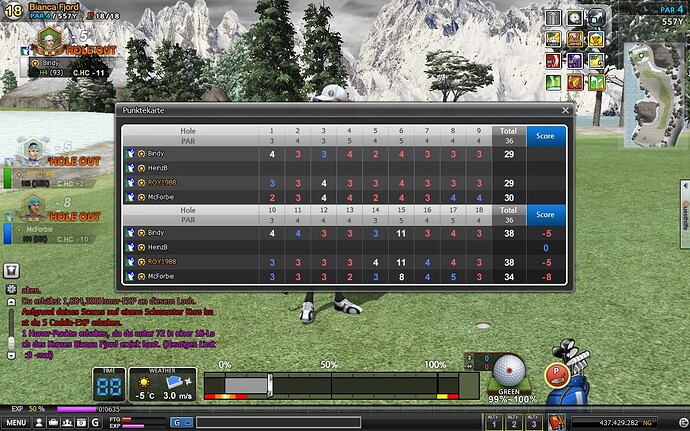Select the golf ball item icon
The width and height of the screenshot is (690, 431).
[x=510, y=367]
